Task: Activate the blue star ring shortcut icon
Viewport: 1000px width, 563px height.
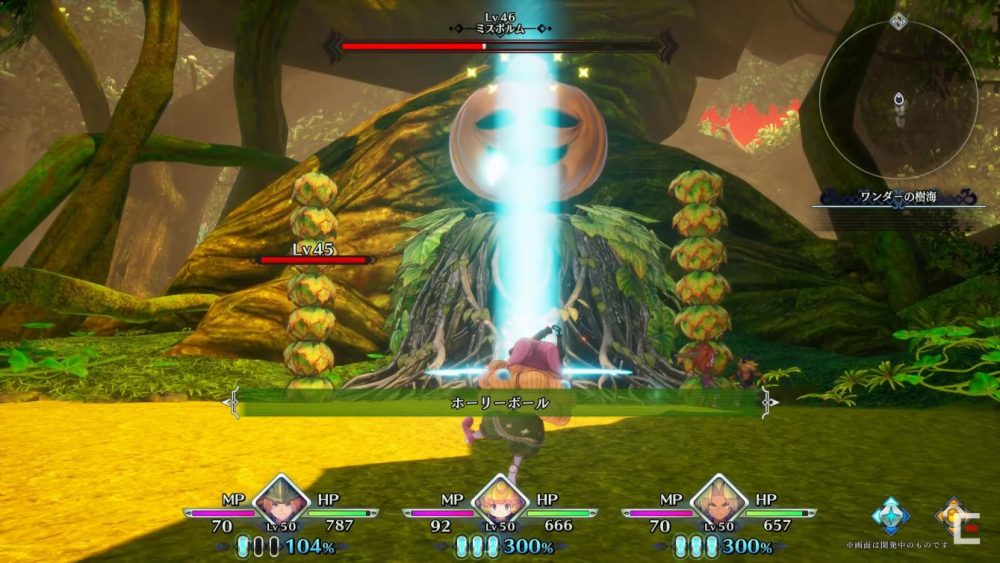Action: pyautogui.click(x=890, y=516)
